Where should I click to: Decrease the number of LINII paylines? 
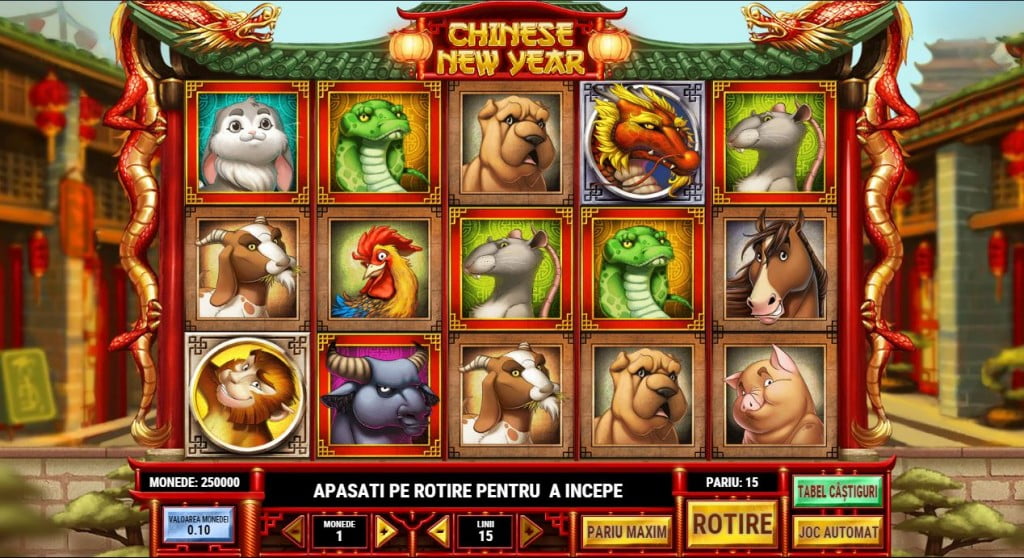point(439,531)
